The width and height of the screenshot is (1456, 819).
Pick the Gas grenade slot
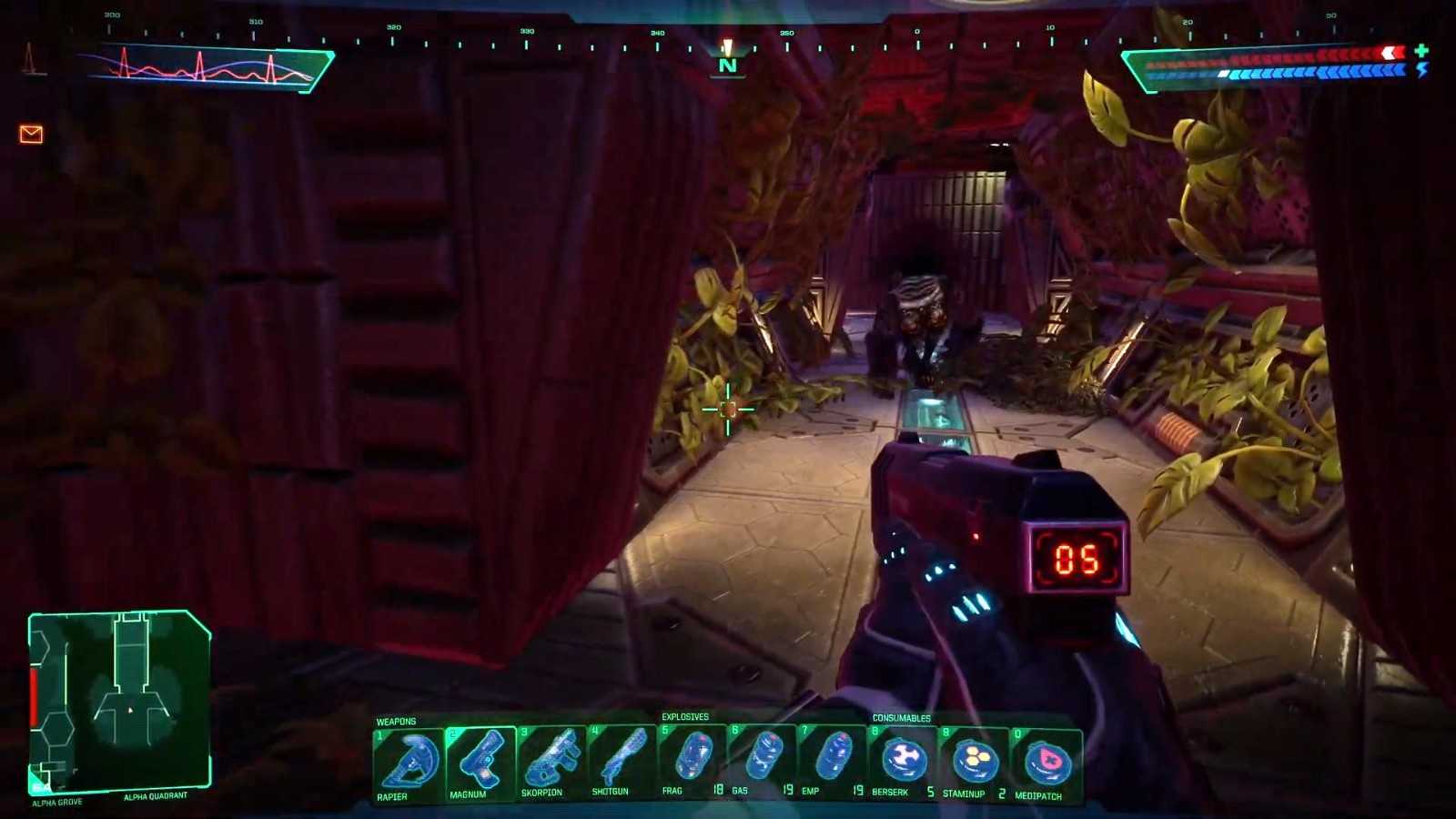[763, 763]
